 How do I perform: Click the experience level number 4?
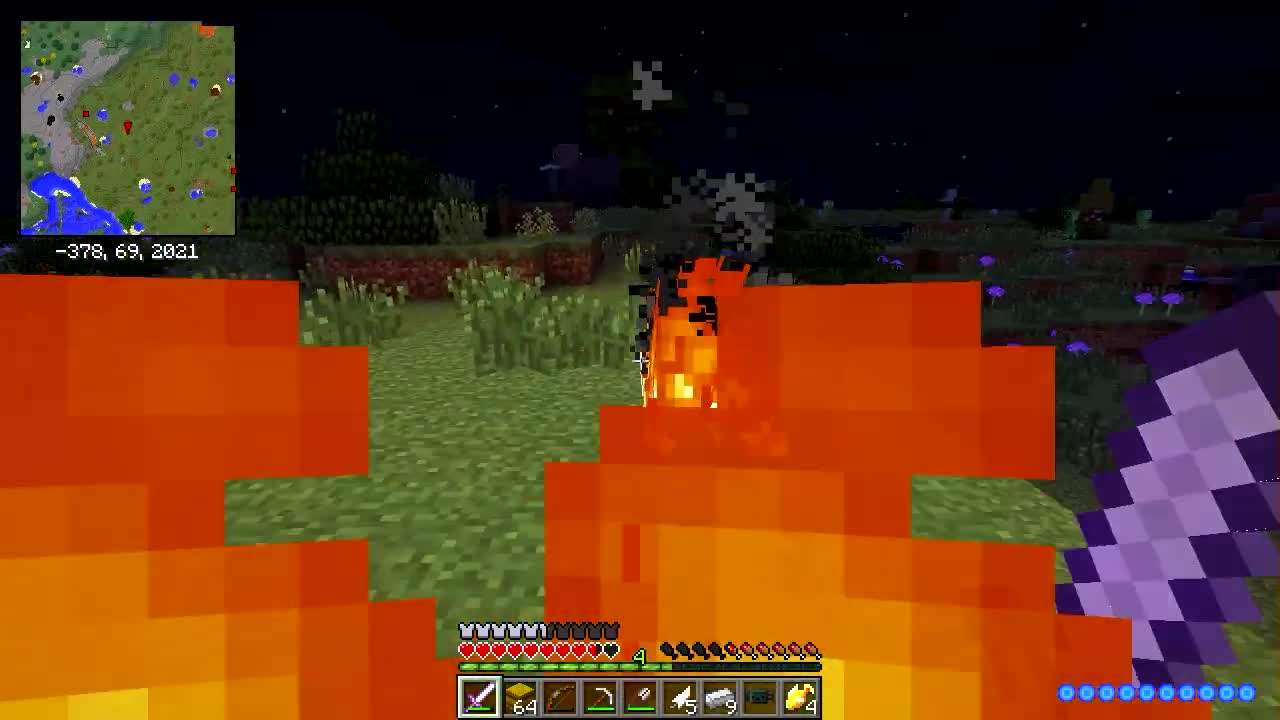(640, 657)
